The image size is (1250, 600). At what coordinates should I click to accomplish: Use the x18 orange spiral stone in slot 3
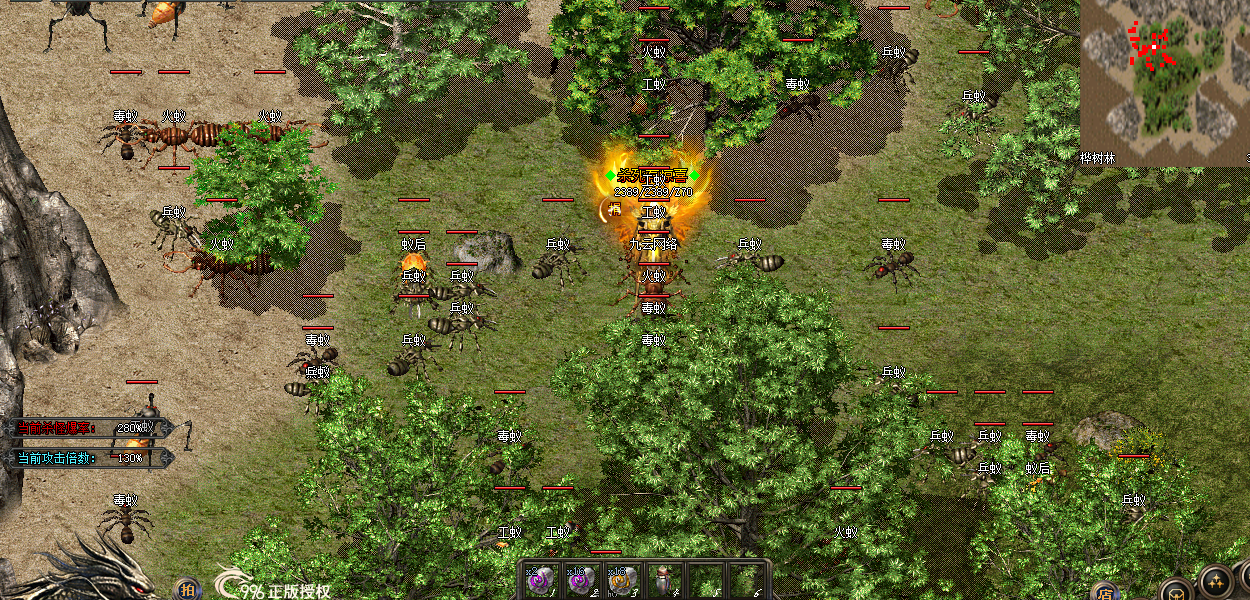(x=622, y=580)
